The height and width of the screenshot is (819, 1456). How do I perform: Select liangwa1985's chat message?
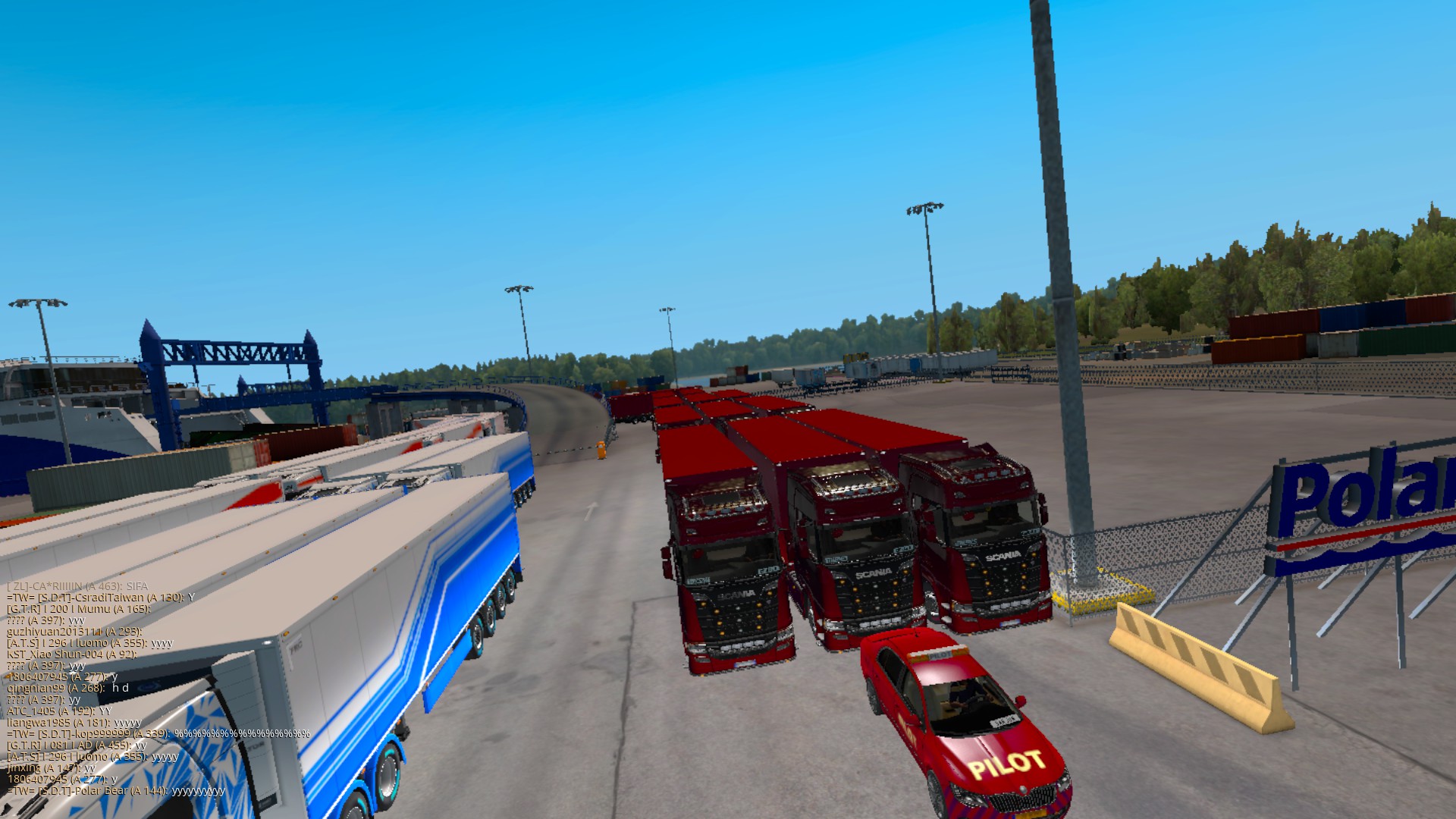[74, 723]
